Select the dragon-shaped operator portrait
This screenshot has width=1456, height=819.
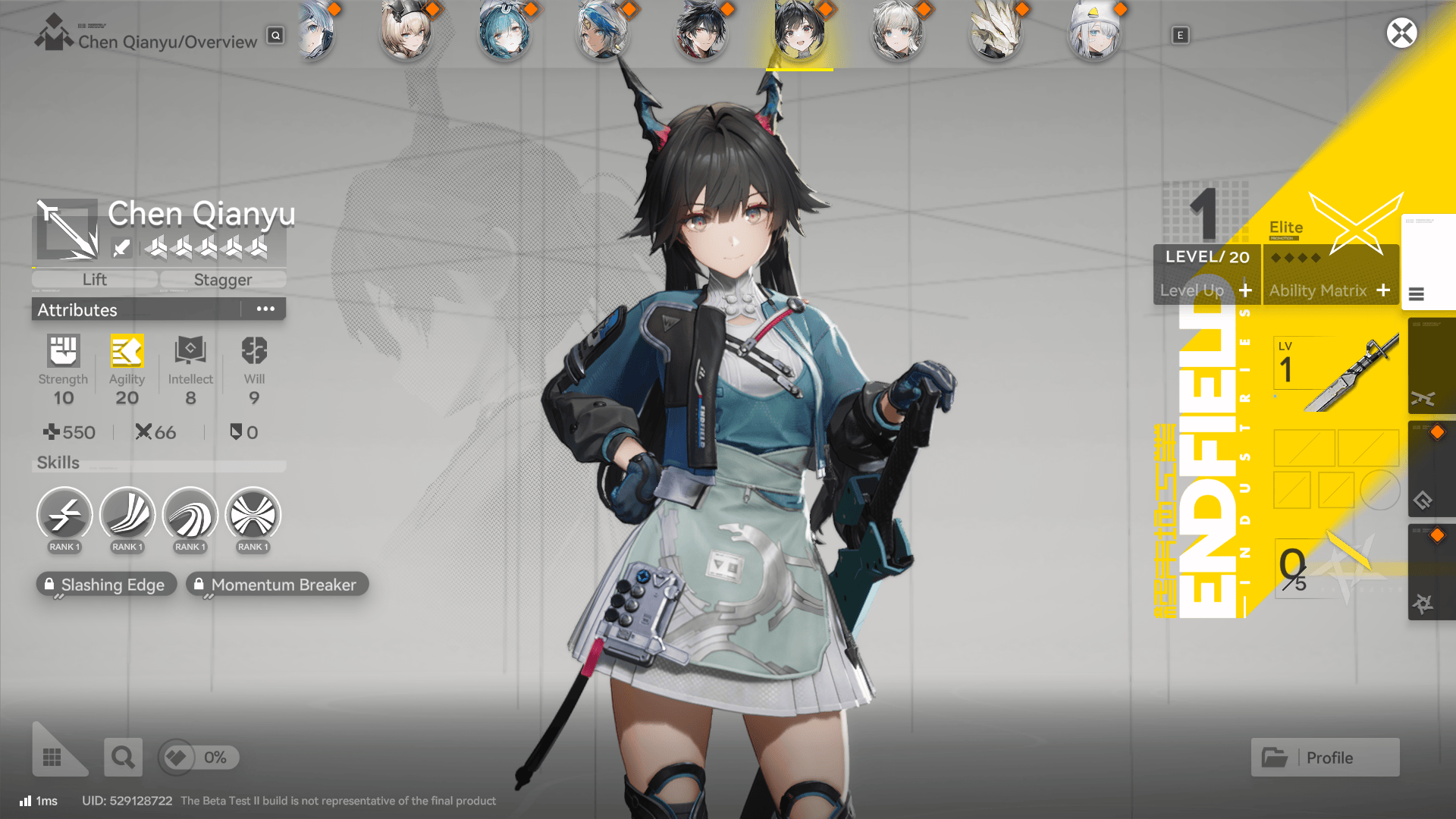[x=997, y=33]
